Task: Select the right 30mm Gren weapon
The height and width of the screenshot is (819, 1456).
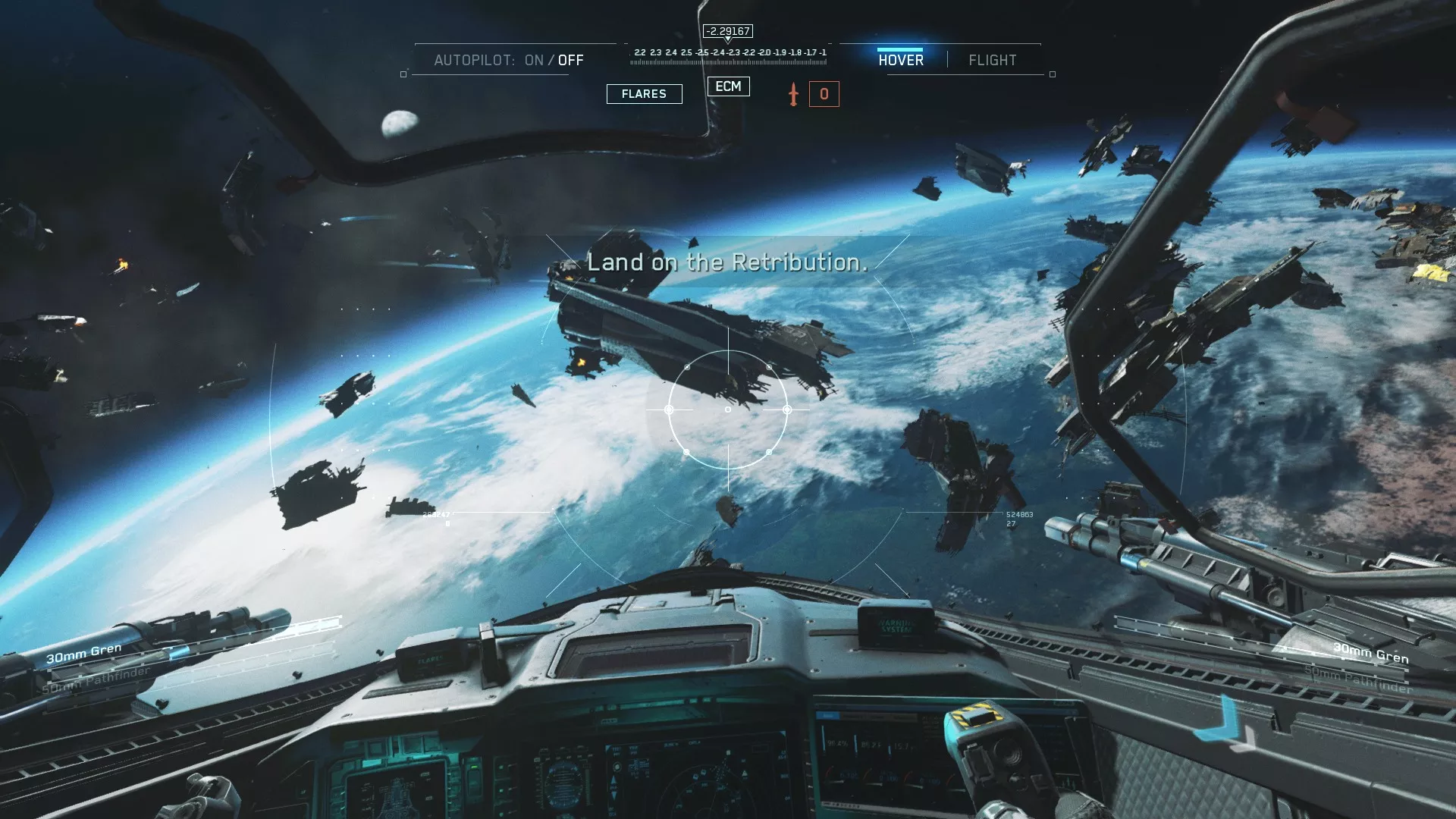Action: [1370, 652]
